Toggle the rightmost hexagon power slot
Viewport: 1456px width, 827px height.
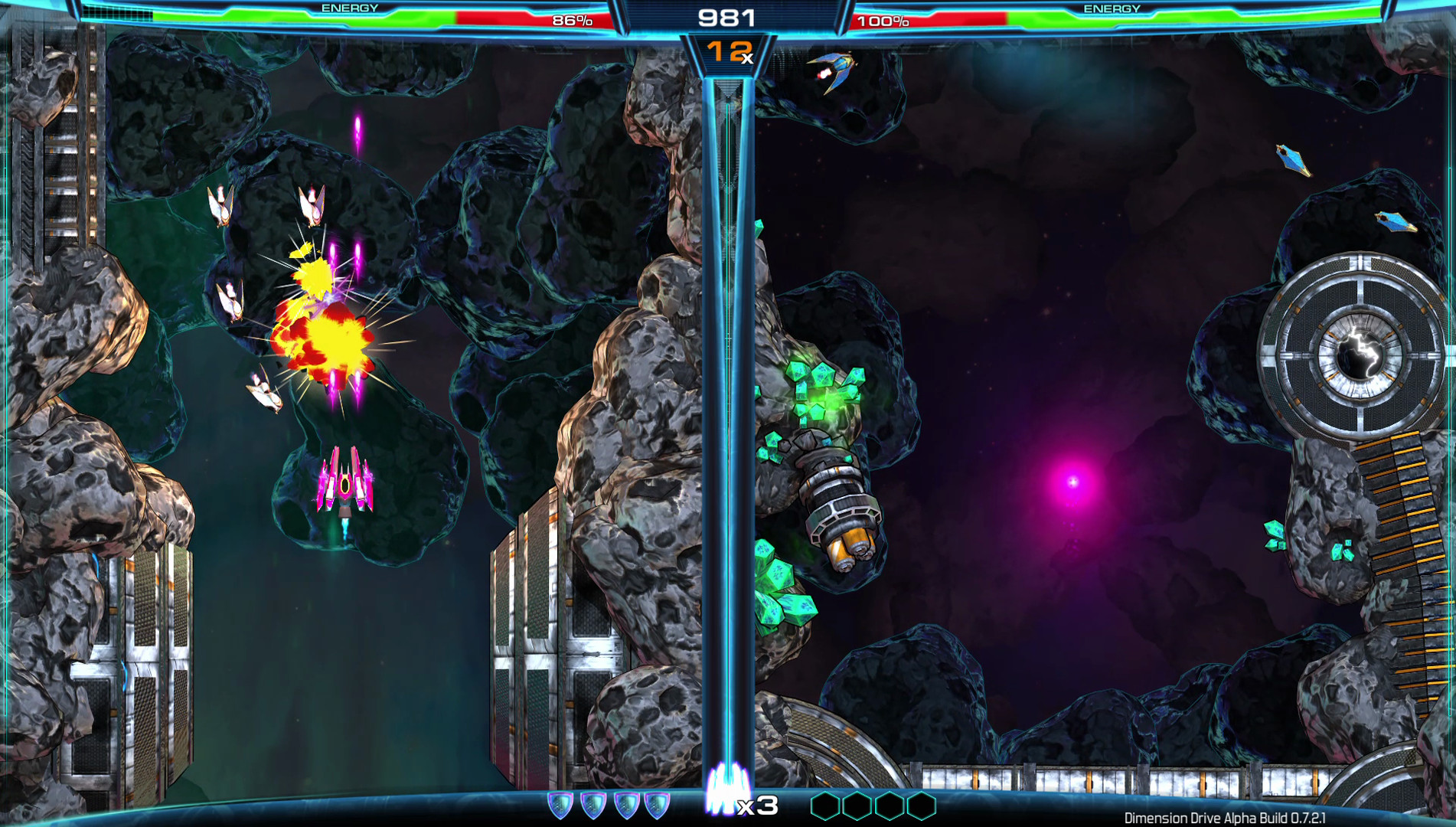click(923, 806)
